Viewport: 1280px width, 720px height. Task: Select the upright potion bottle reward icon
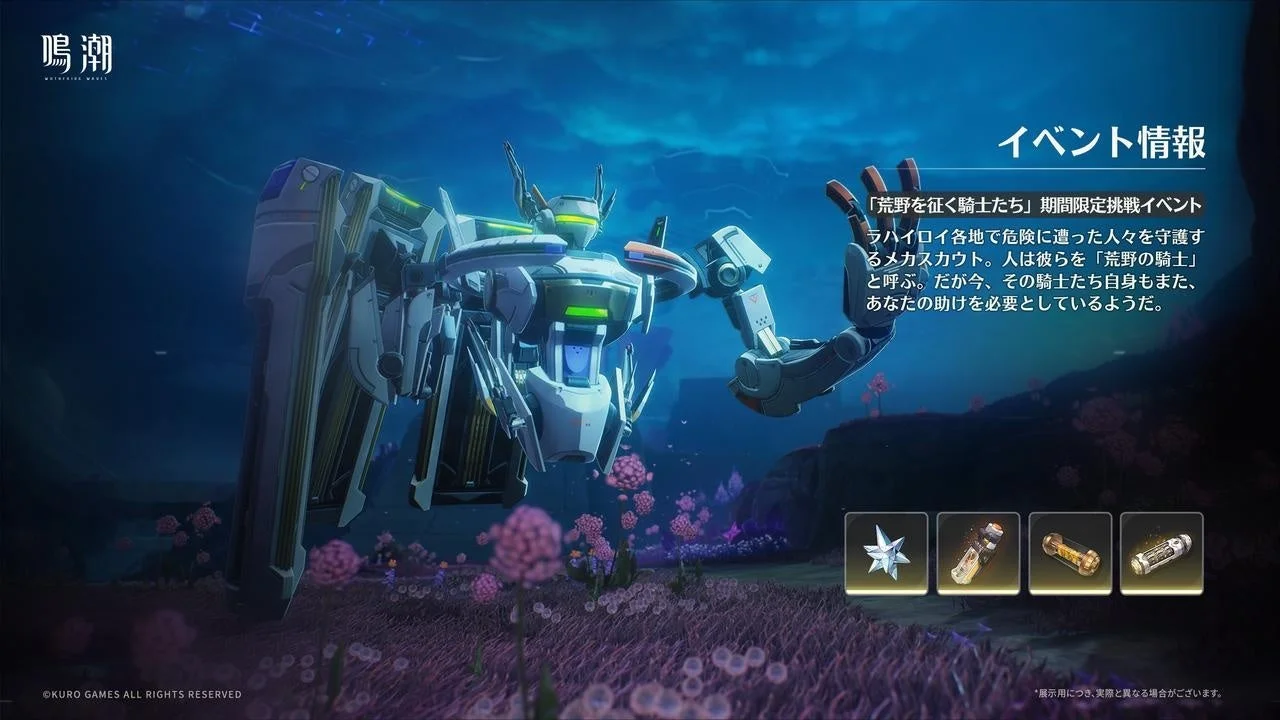pos(978,553)
